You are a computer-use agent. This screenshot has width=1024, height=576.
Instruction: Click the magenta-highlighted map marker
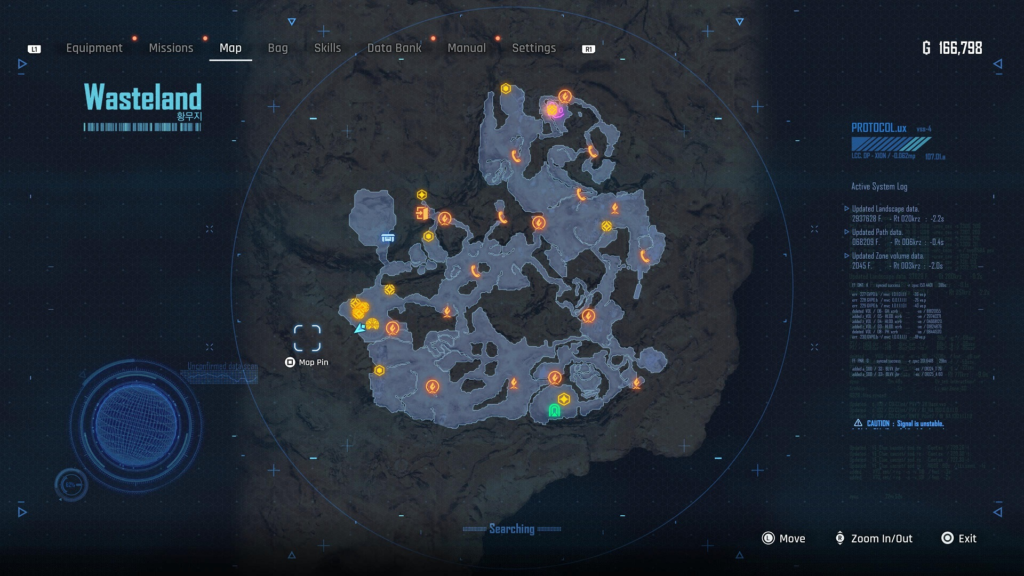click(552, 110)
